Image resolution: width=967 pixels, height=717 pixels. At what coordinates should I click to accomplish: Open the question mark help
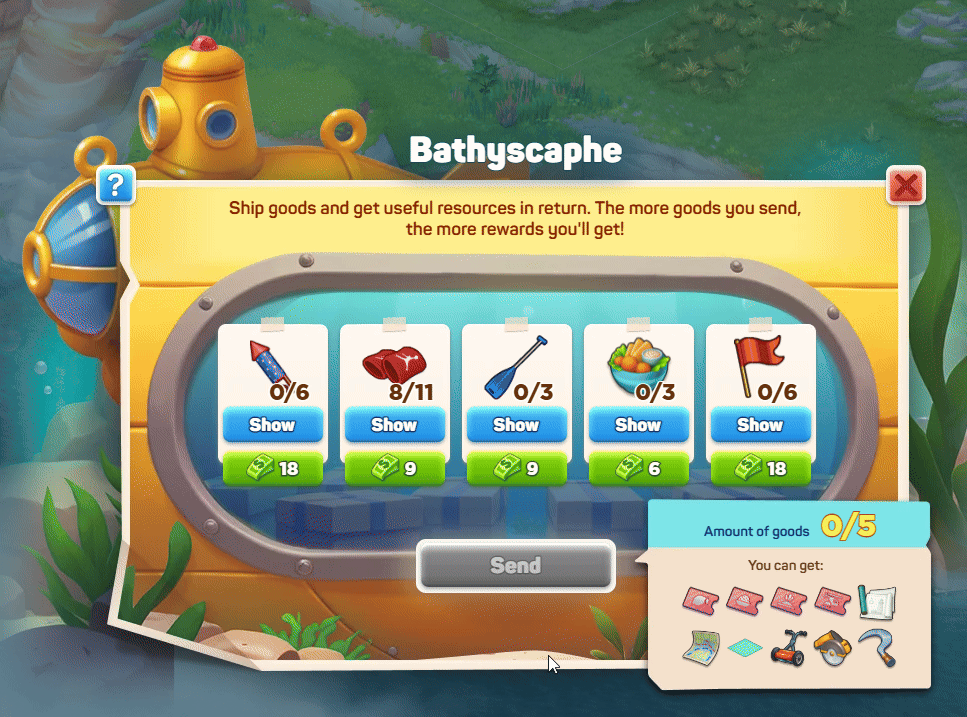pos(116,185)
